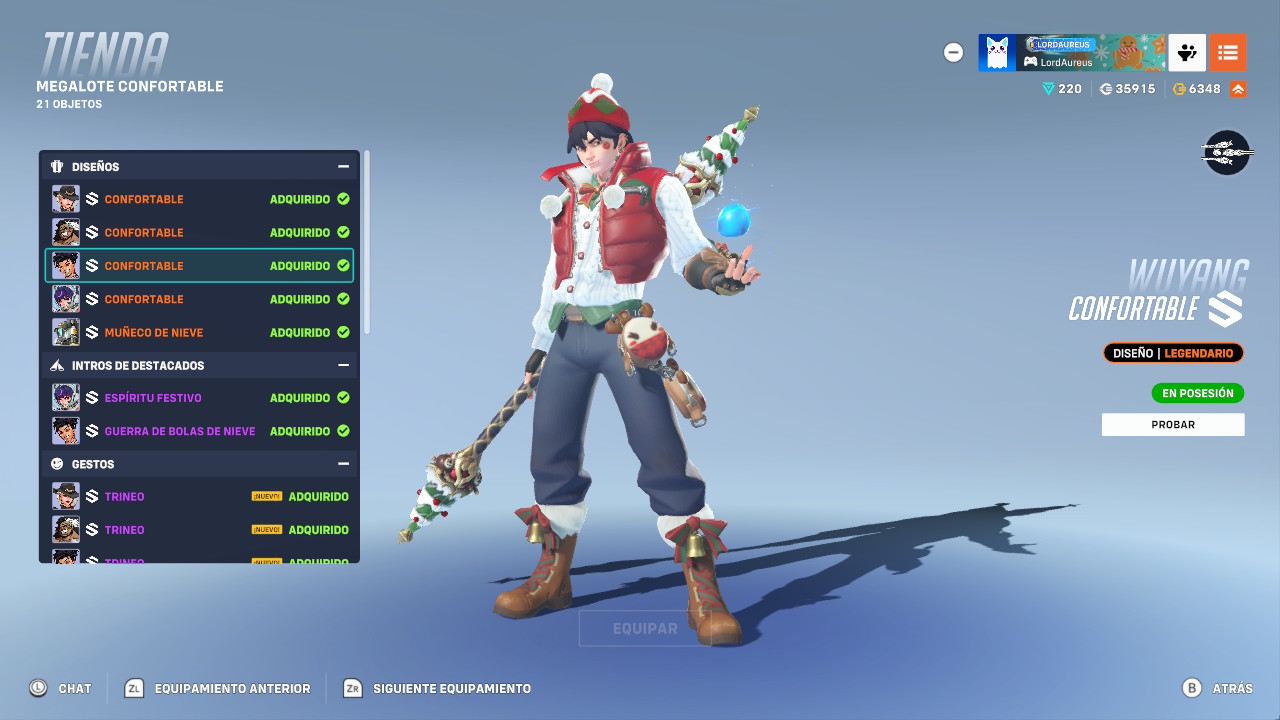Open the orange menu list icon top right

[x=1228, y=52]
